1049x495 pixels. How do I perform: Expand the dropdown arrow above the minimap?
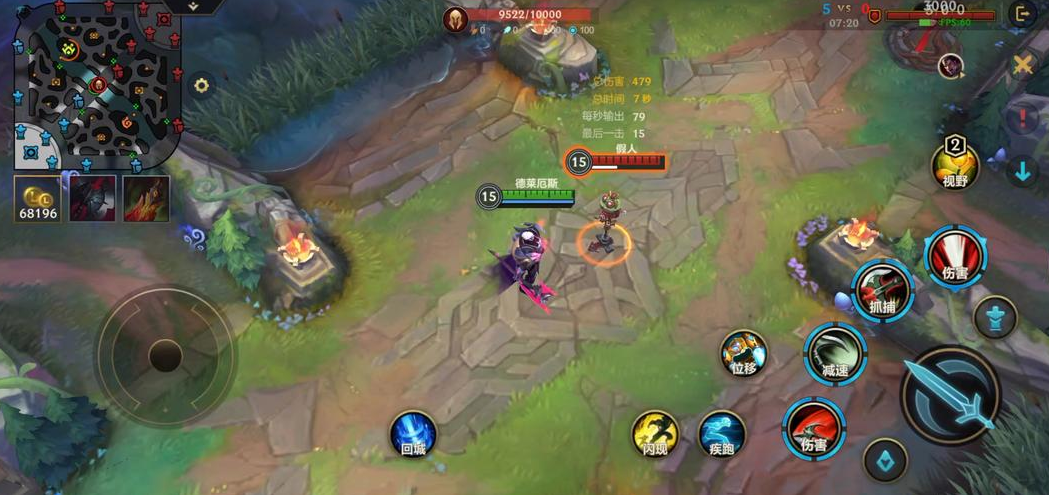pyautogui.click(x=193, y=6)
